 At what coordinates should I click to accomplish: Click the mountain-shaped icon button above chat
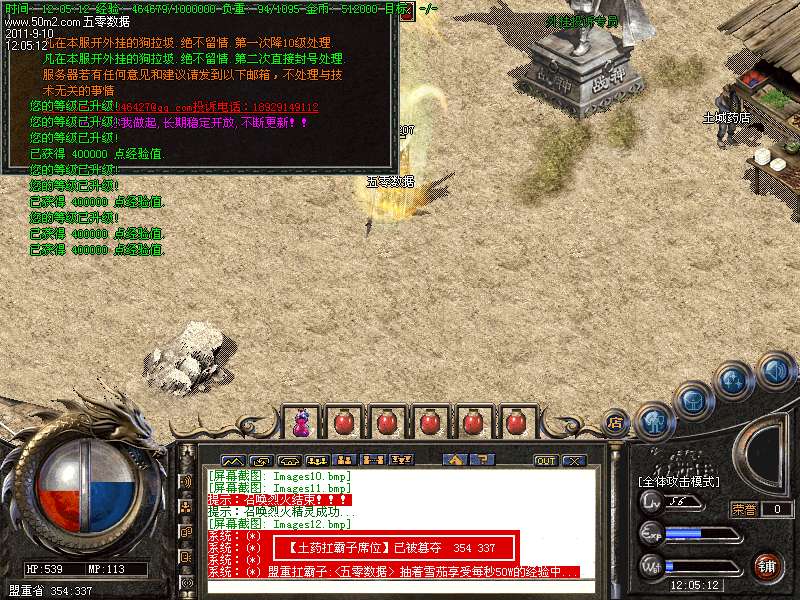click(232, 461)
